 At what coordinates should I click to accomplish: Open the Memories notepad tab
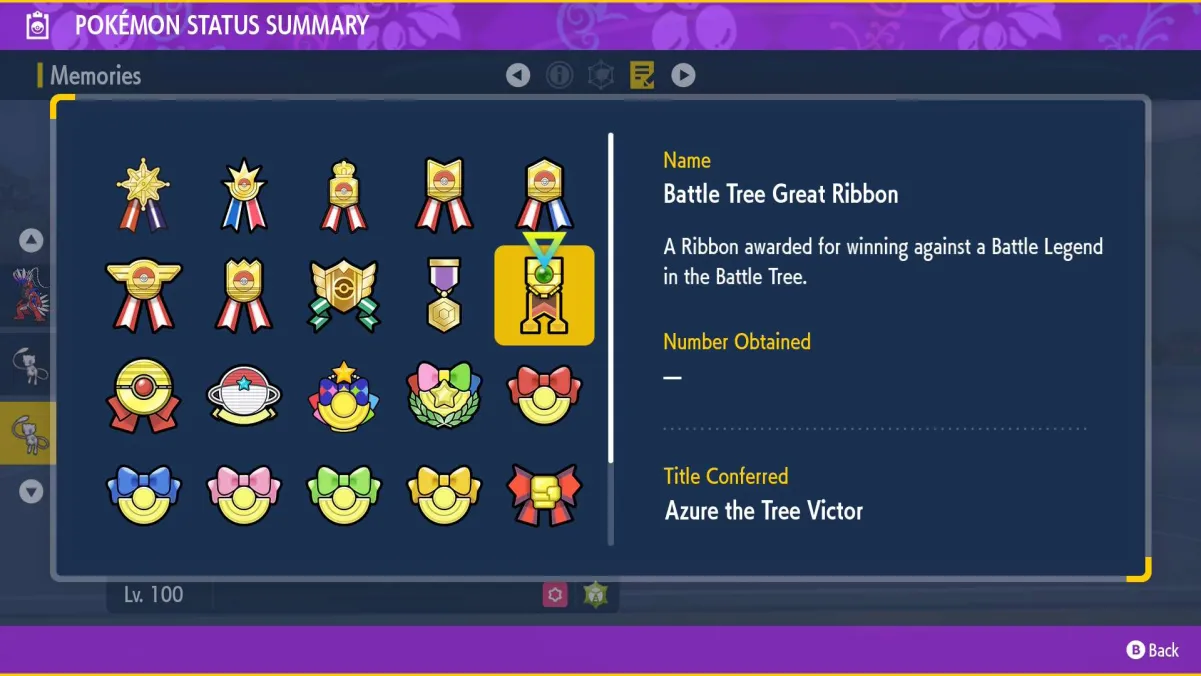tap(642, 75)
